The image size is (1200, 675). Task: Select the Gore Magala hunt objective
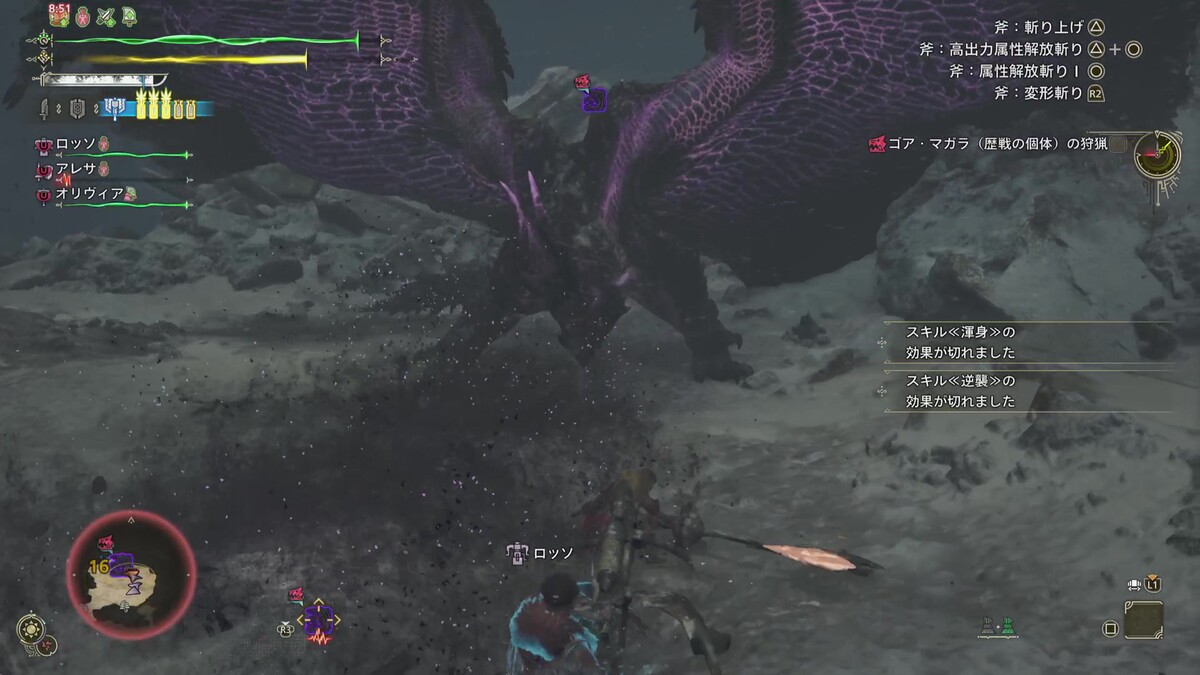[986, 144]
